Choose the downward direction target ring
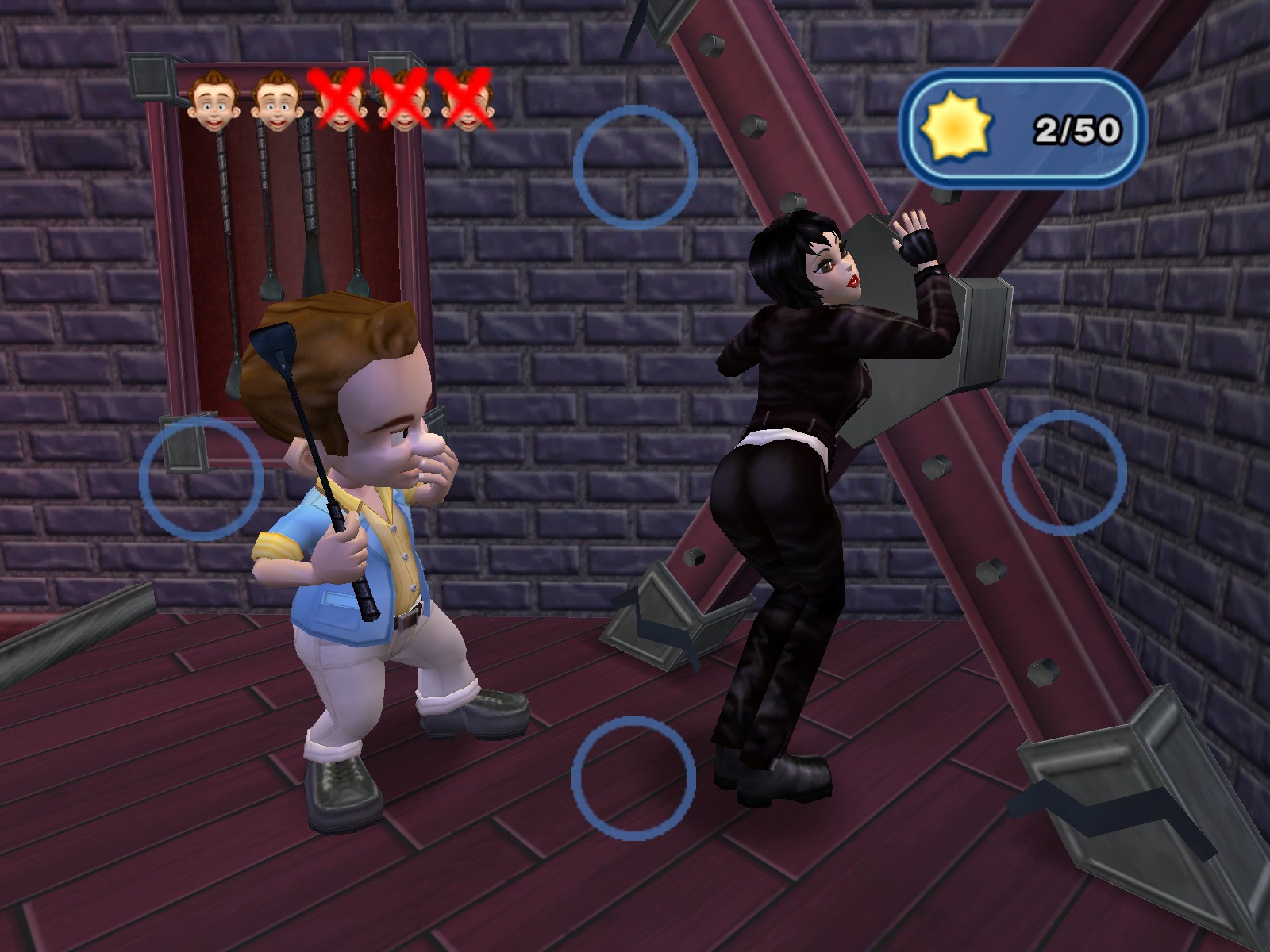 [x=633, y=778]
